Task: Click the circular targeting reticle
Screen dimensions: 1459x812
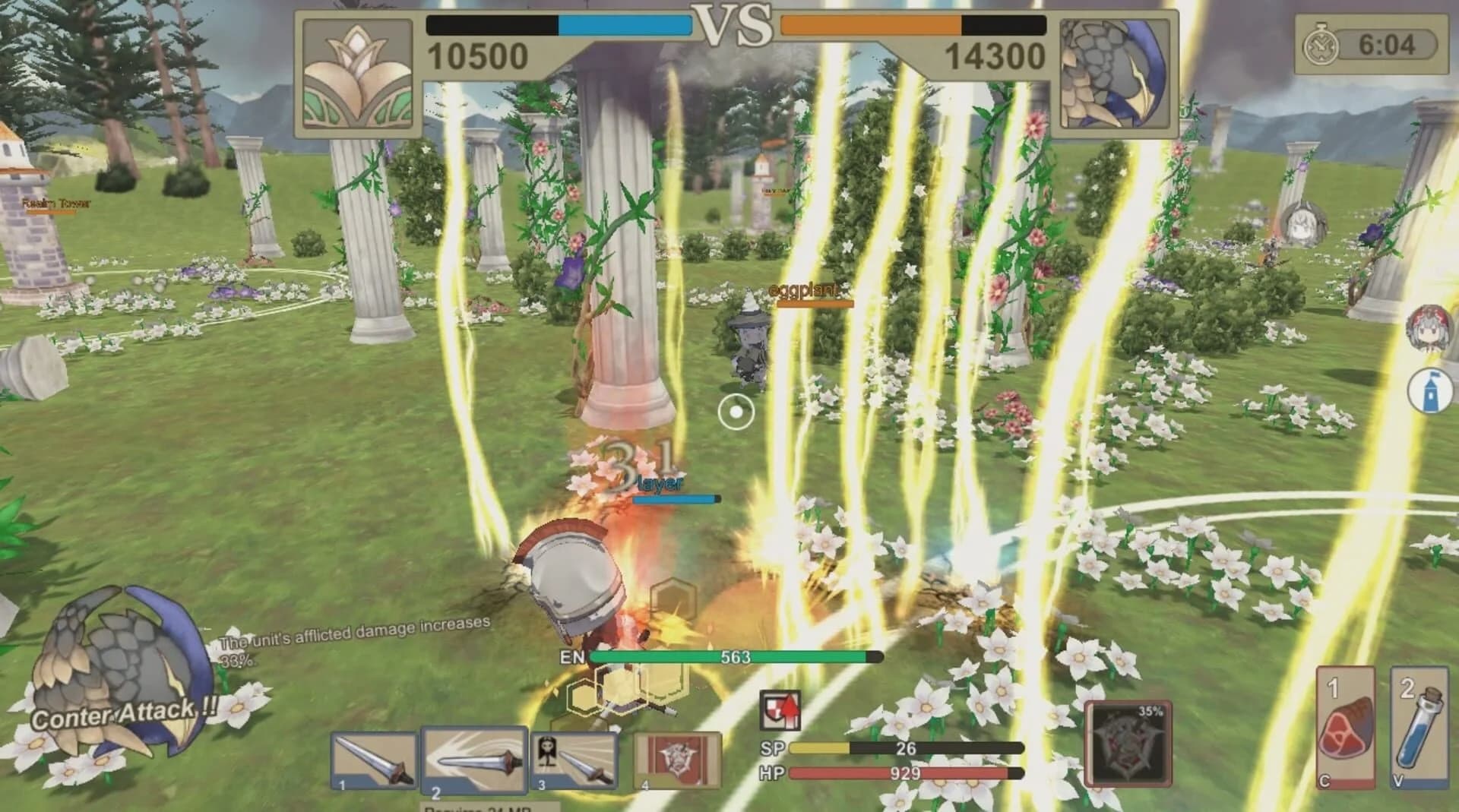Action: (x=736, y=411)
